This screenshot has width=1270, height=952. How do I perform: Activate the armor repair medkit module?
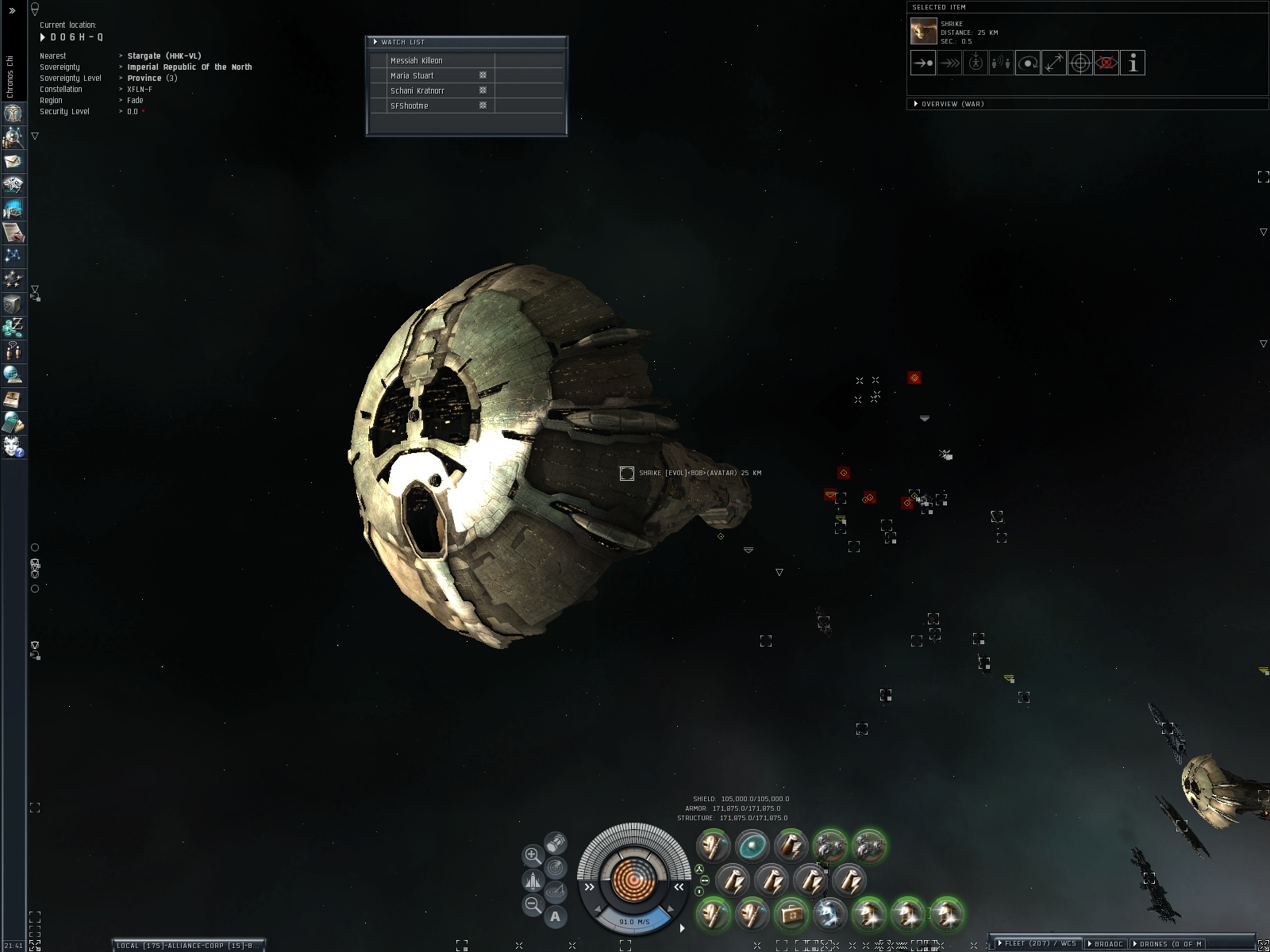[790, 914]
